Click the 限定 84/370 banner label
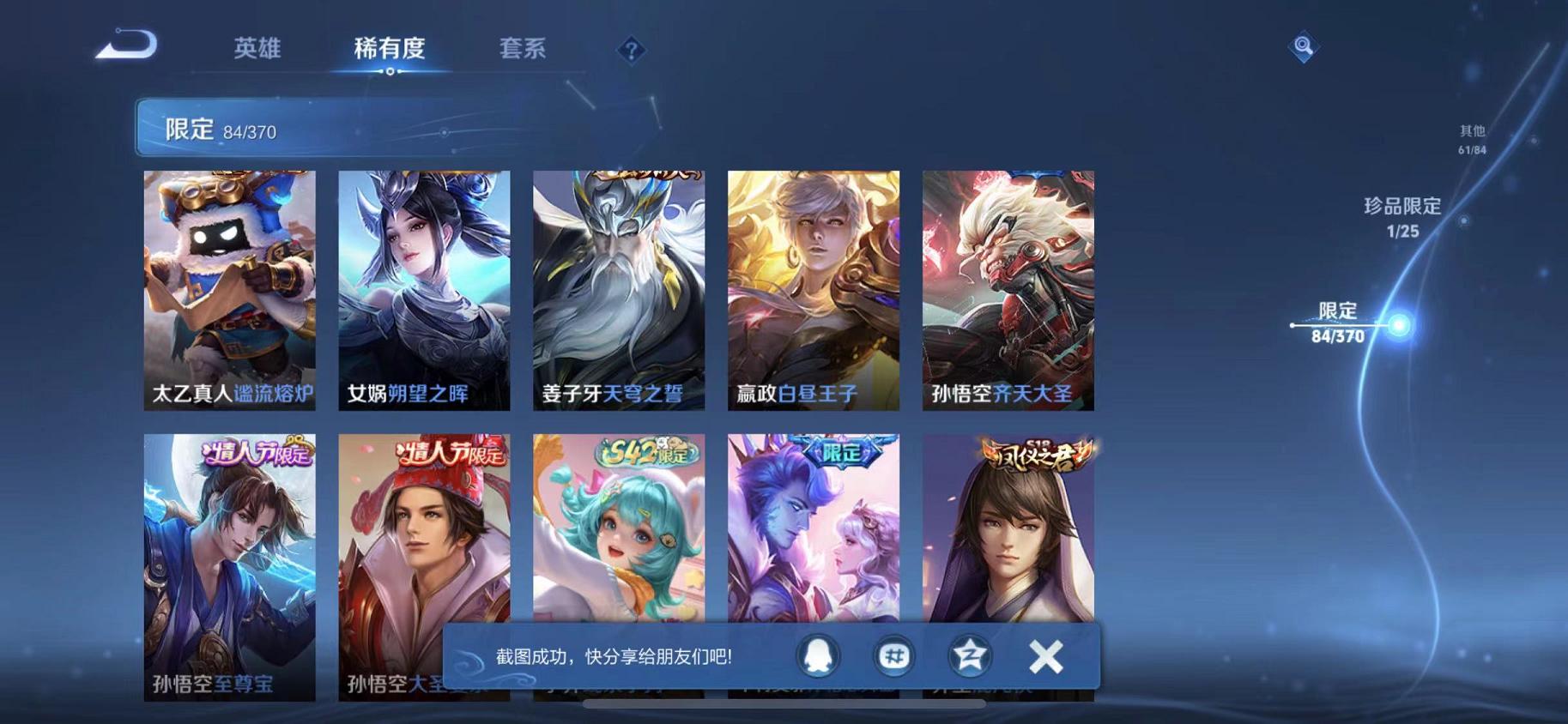This screenshot has height=724, width=1568. pyautogui.click(x=219, y=129)
